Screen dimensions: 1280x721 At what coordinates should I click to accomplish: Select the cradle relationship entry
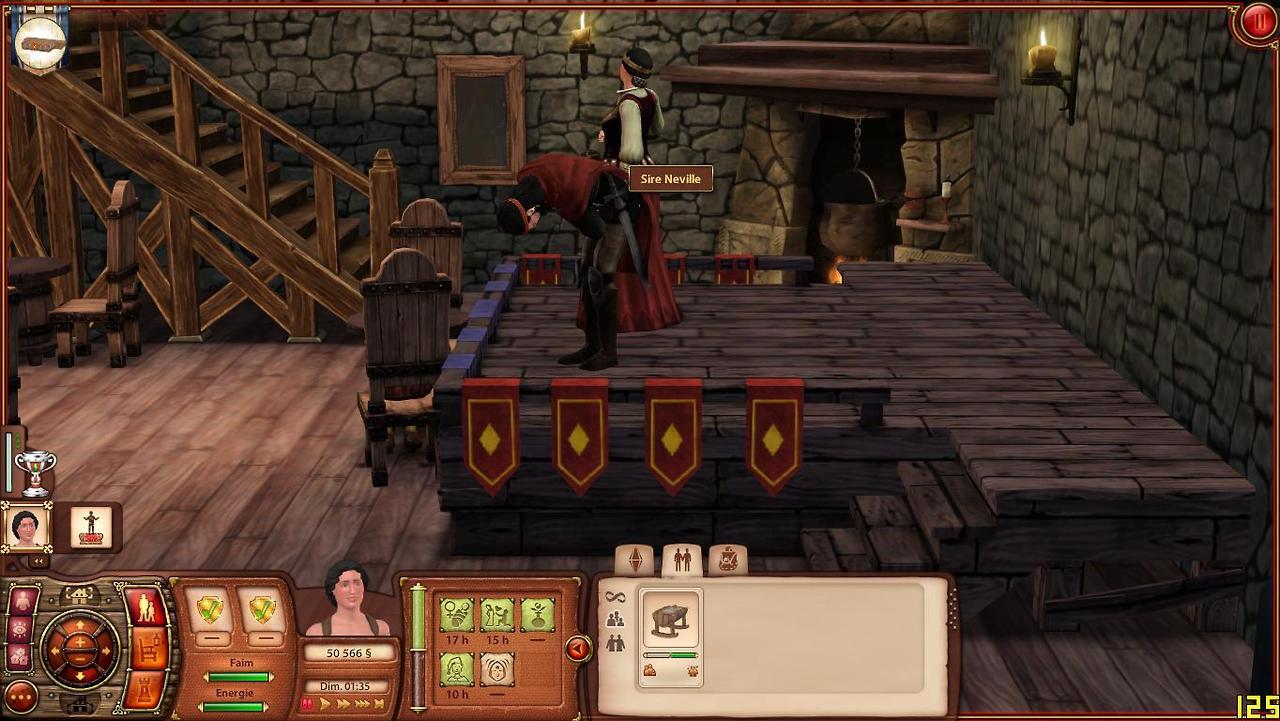tap(670, 621)
